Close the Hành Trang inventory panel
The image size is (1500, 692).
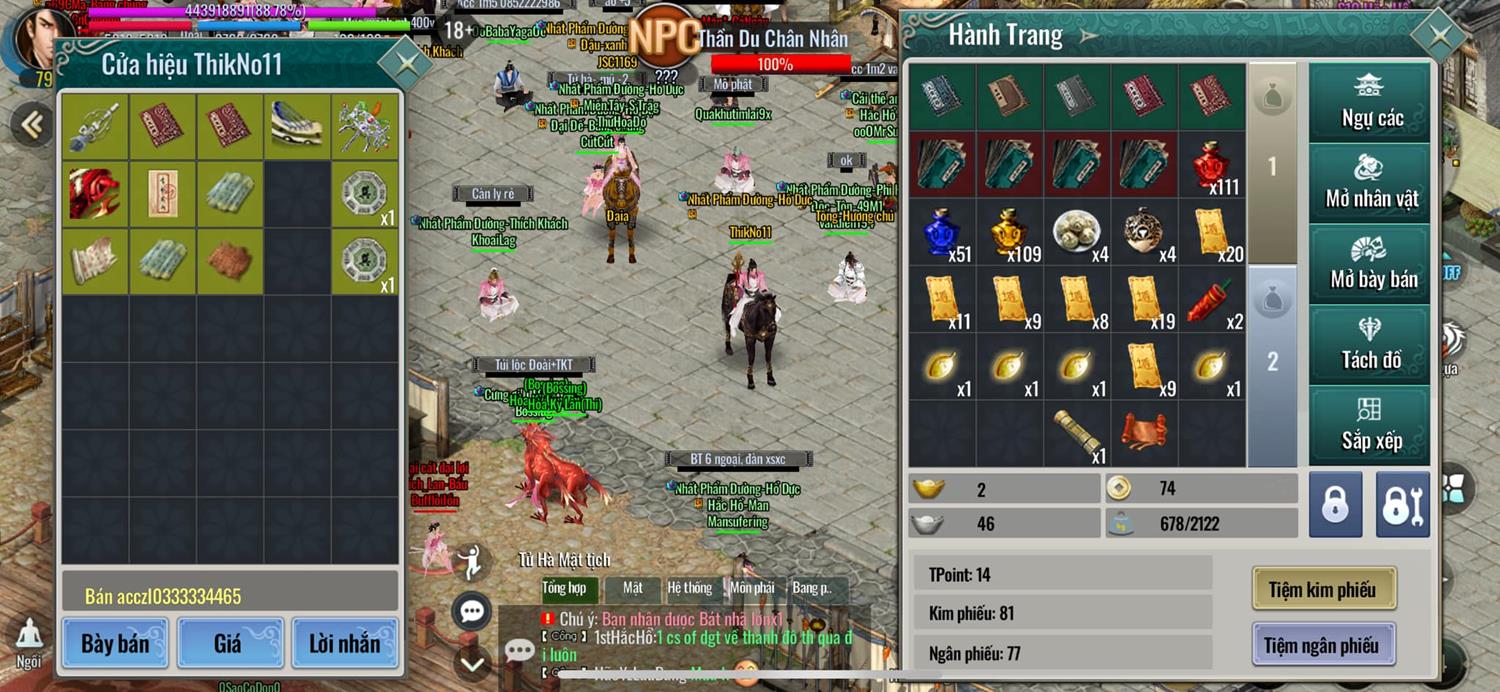coord(1440,37)
